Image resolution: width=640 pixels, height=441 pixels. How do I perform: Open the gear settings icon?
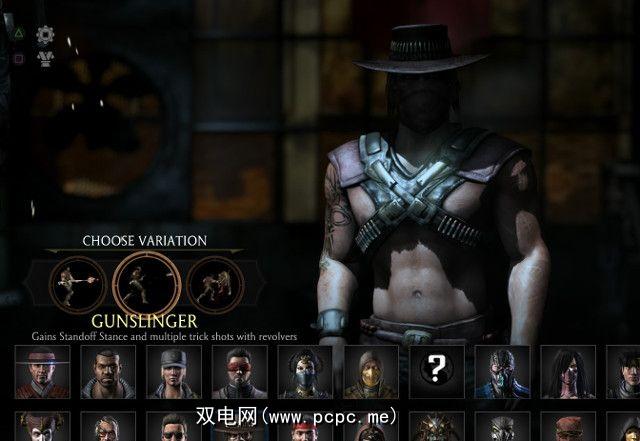(45, 35)
